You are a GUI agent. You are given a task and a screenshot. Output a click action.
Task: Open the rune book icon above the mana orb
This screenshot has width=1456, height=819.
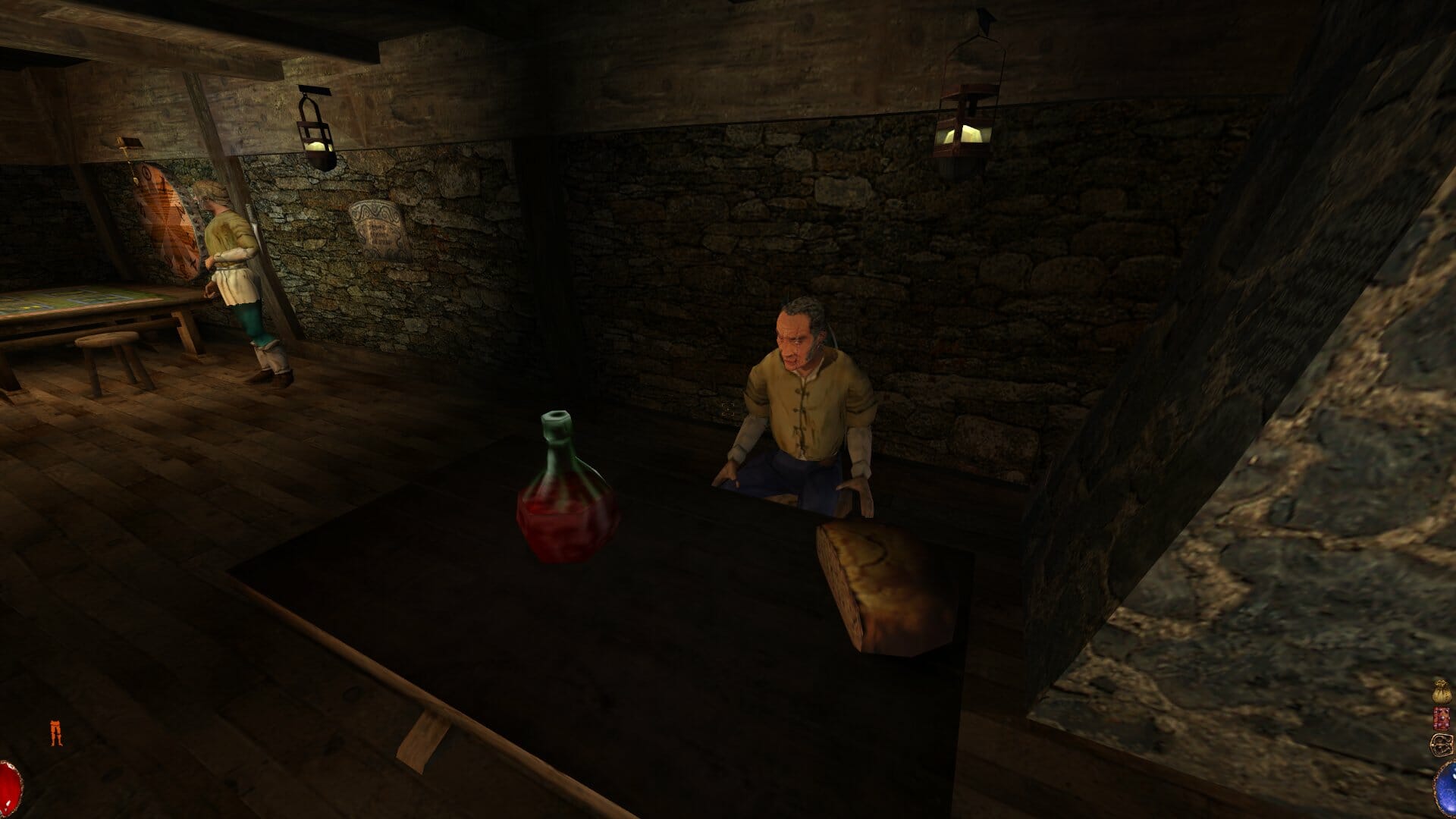pos(1441,718)
